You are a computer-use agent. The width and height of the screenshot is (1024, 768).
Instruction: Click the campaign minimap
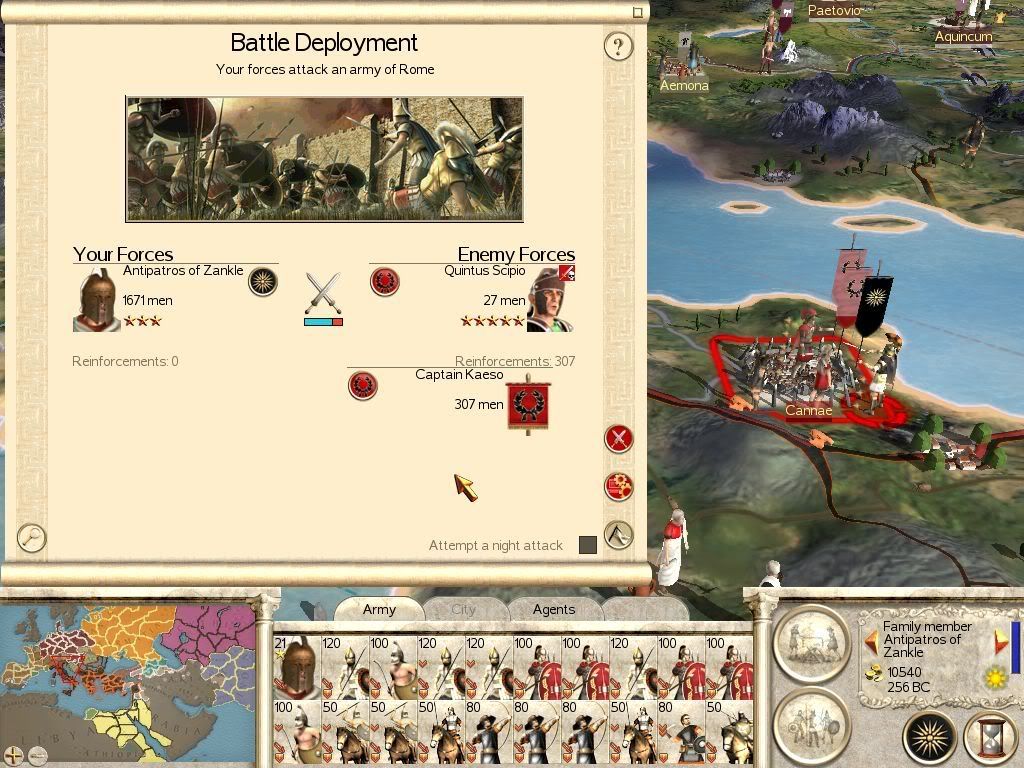(128, 680)
